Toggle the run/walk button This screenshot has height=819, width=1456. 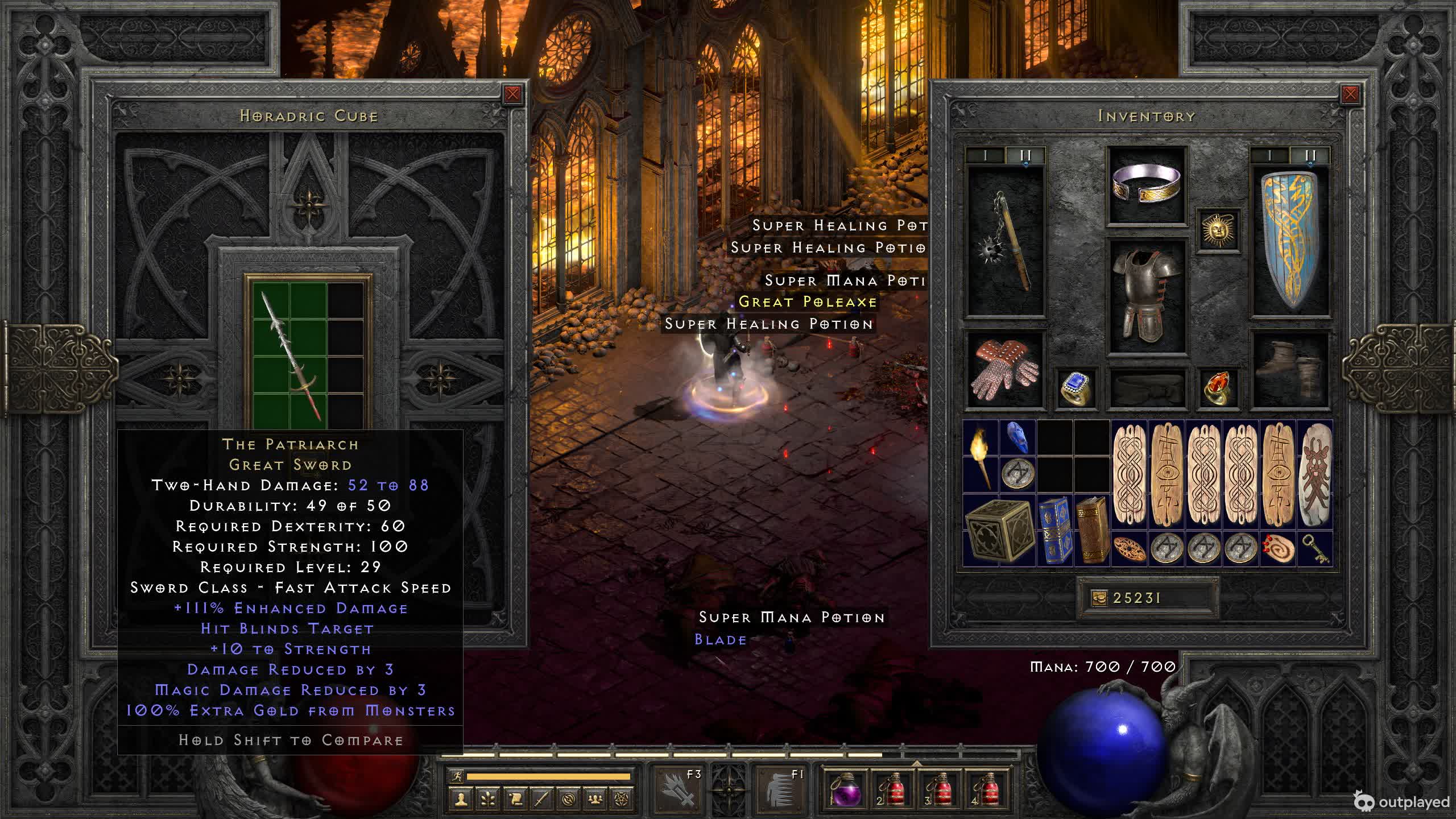[x=457, y=776]
